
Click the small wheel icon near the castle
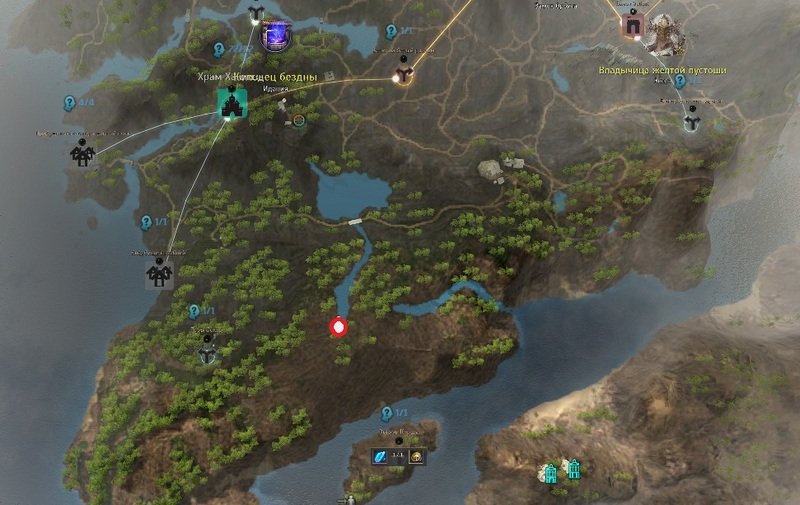[x=297, y=121]
